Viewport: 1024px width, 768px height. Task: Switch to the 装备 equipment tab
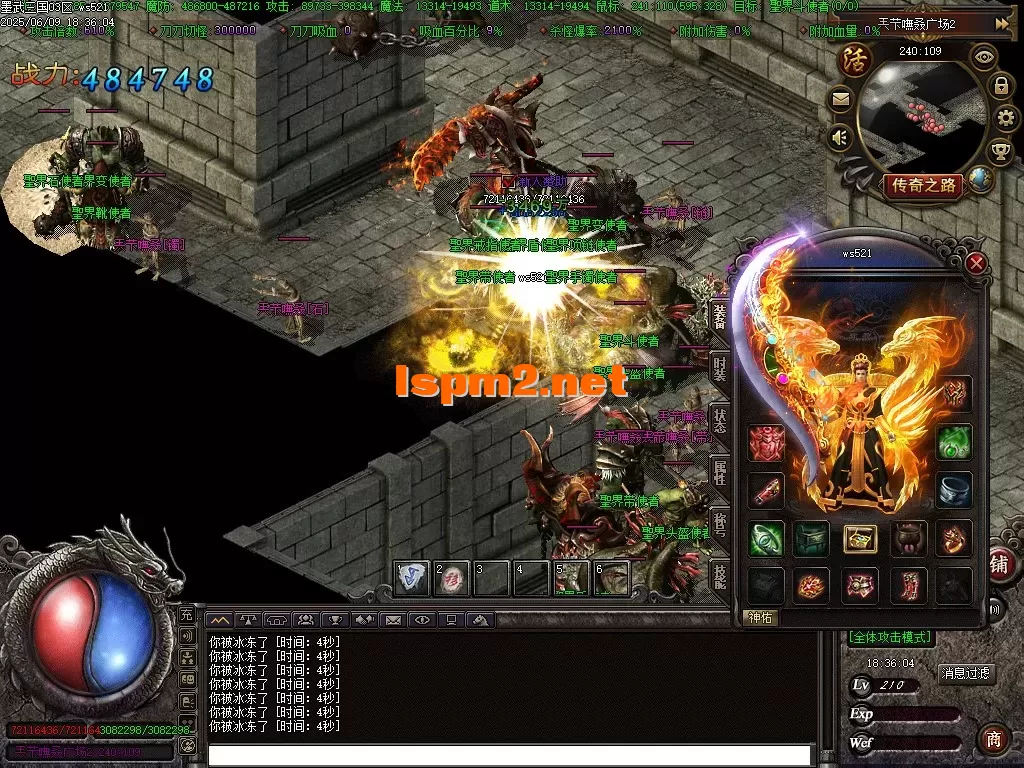pyautogui.click(x=720, y=318)
